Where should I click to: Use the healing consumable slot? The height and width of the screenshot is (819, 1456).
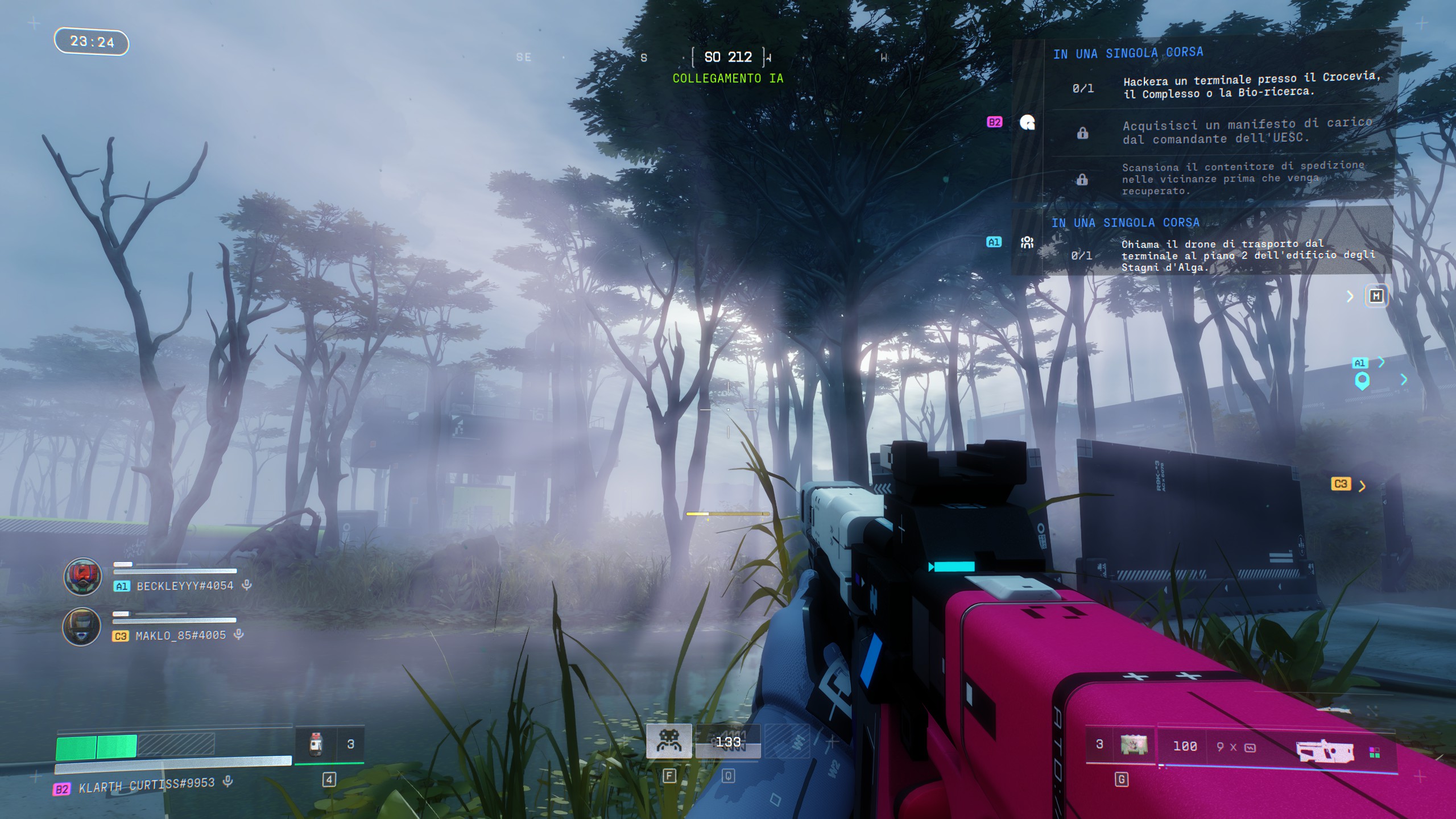pos(316,744)
